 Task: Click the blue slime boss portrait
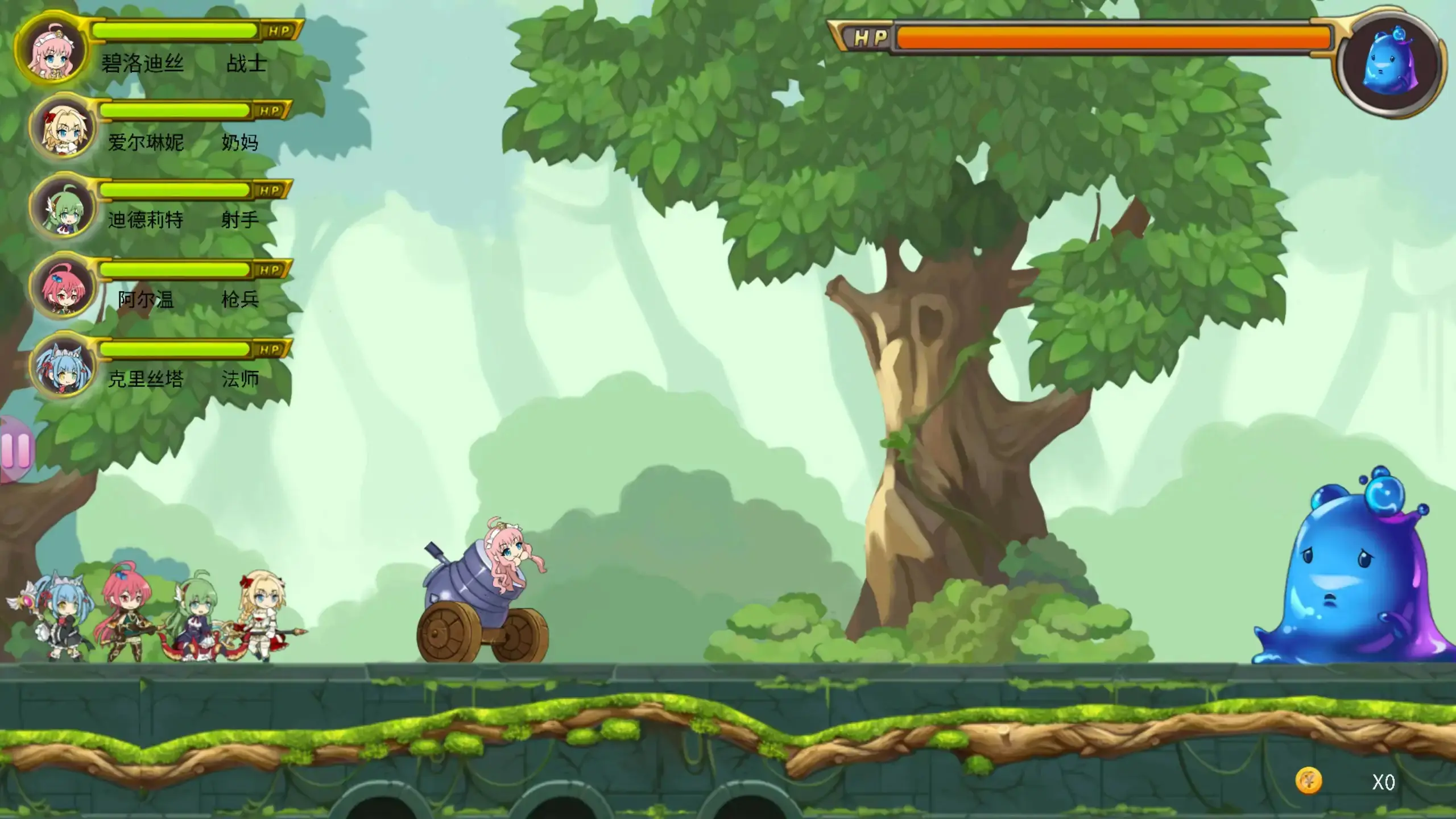coord(1391,61)
